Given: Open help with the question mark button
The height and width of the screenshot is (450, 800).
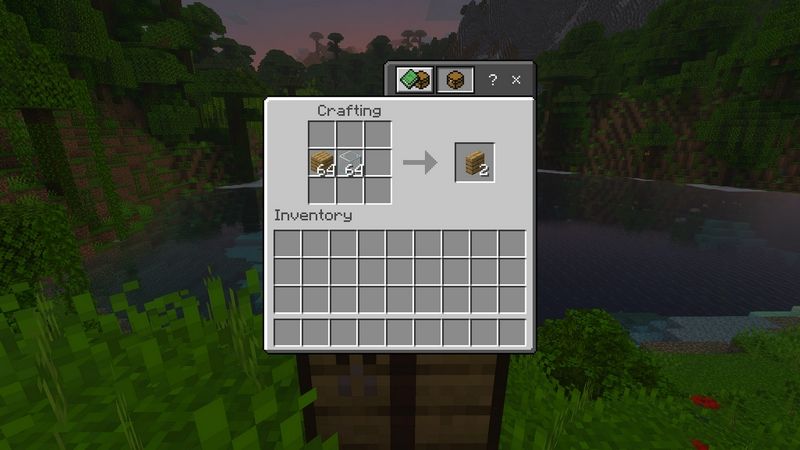Looking at the screenshot, I should point(492,80).
